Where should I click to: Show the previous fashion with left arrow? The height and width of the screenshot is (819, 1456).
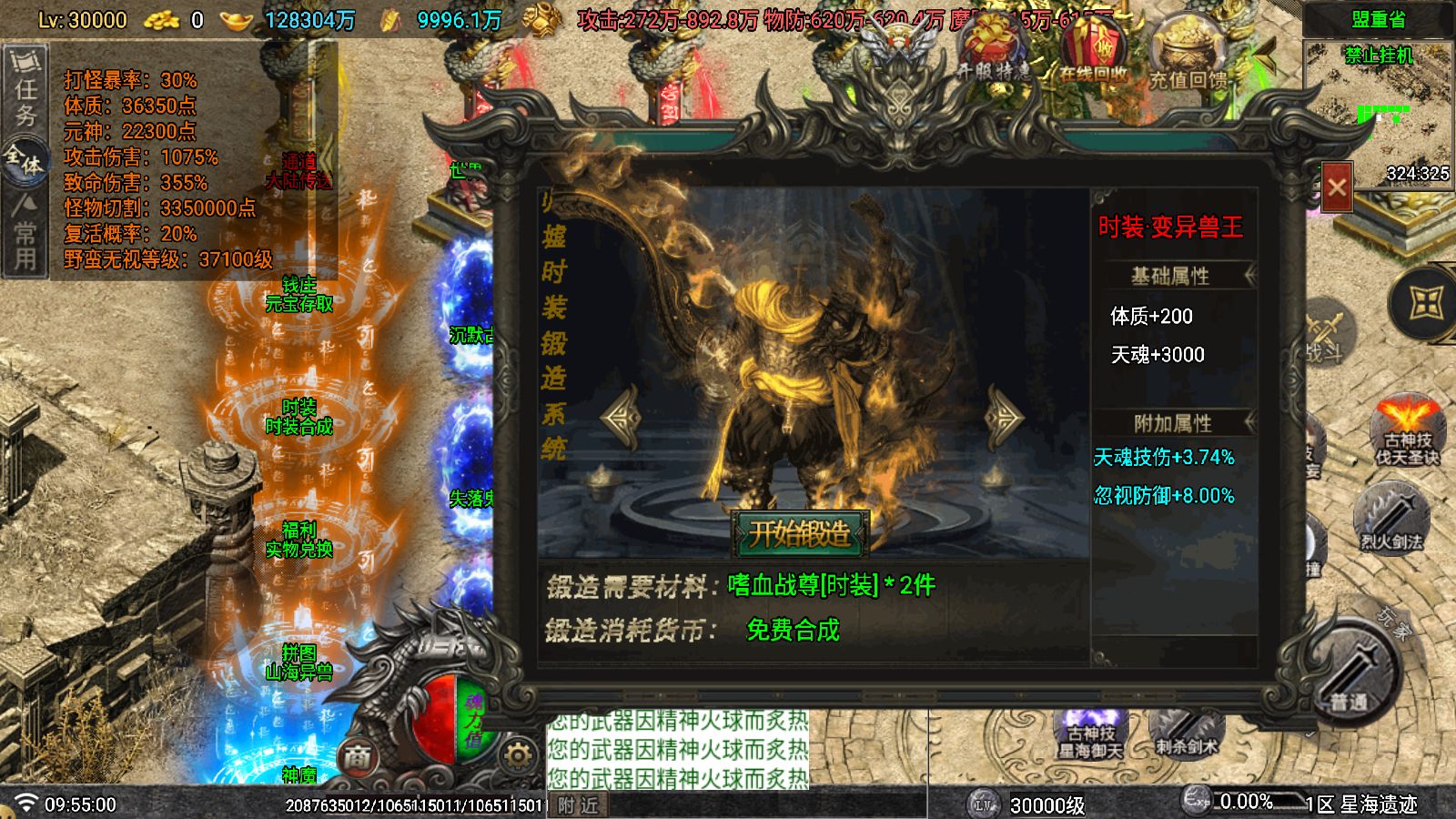click(622, 417)
